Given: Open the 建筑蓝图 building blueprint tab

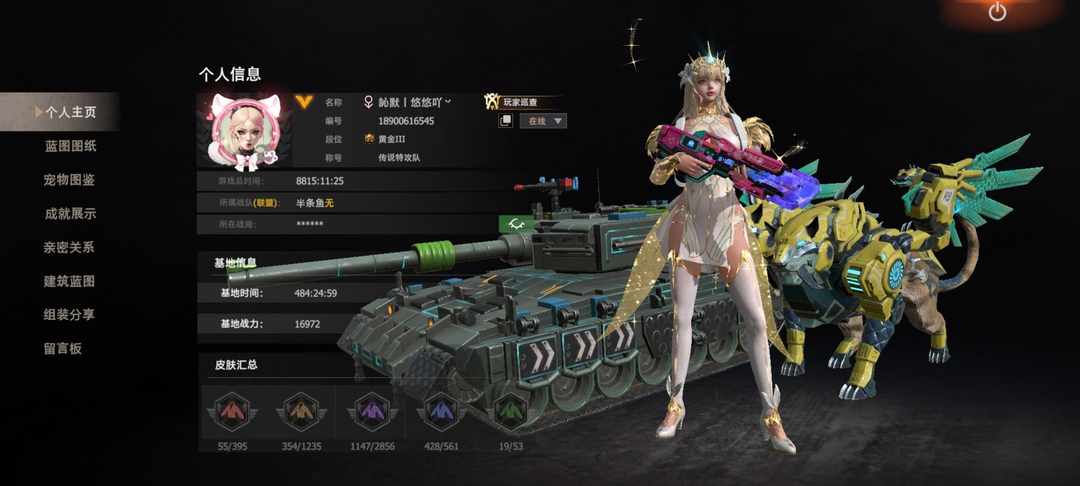Looking at the screenshot, I should click(70, 281).
